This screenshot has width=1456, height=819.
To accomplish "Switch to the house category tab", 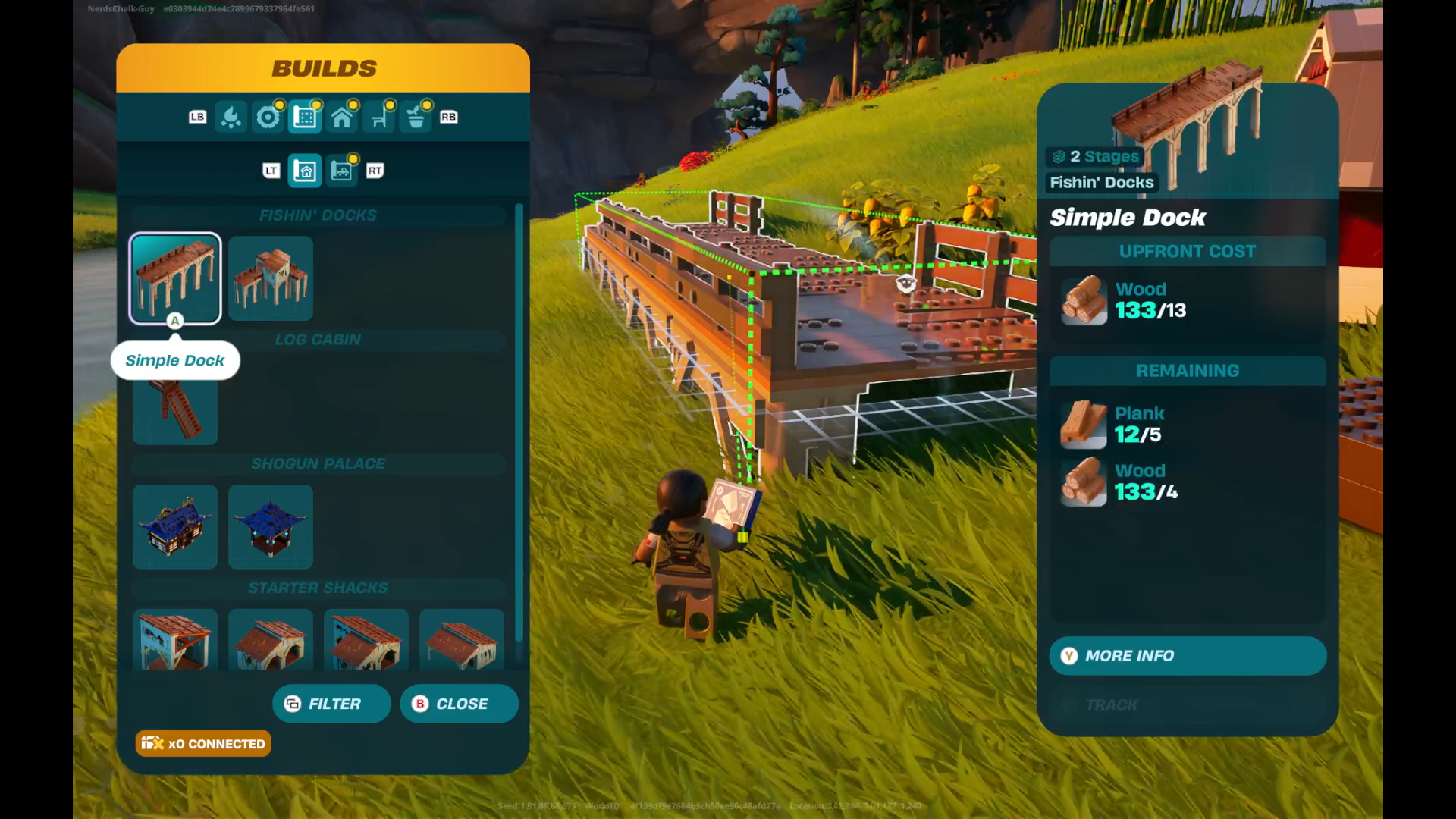I will coord(342,118).
